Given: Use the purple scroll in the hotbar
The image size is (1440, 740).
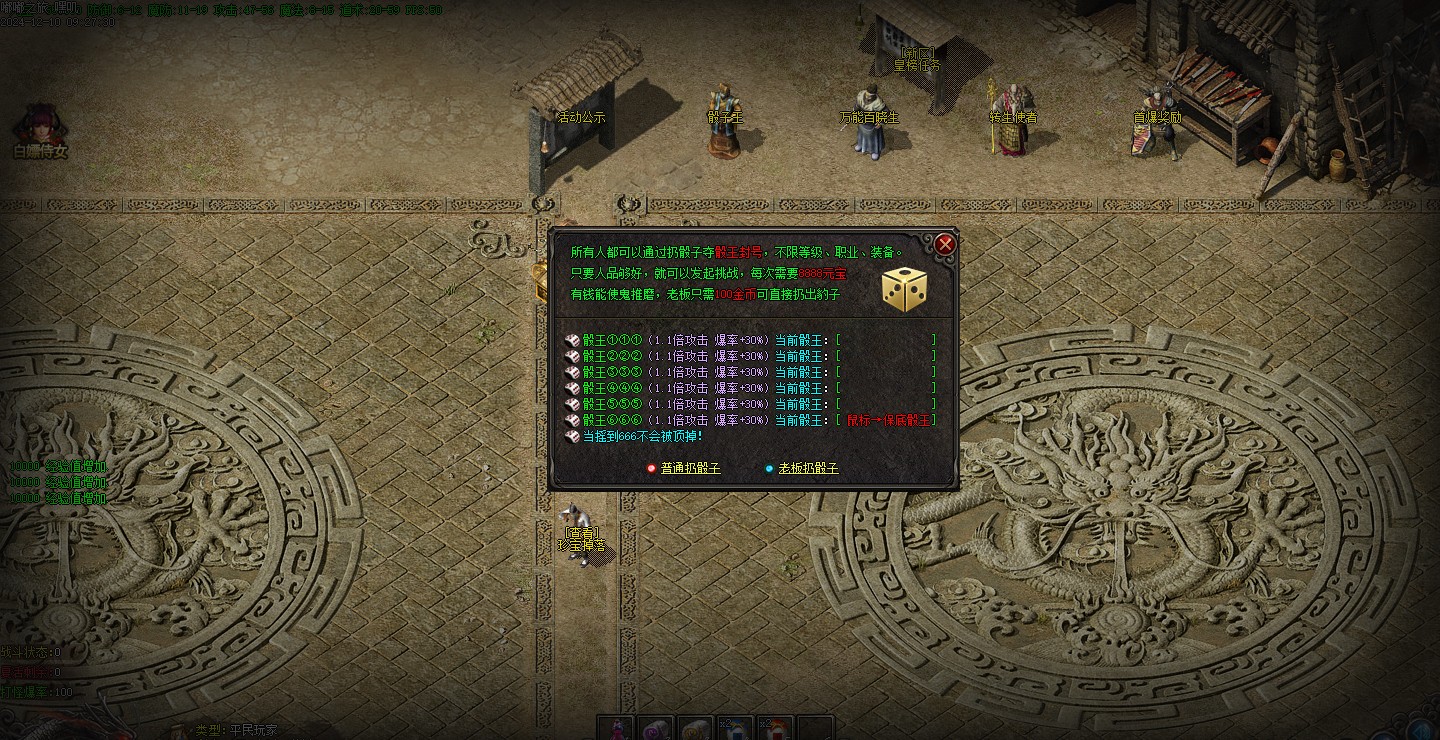Looking at the screenshot, I should (x=656, y=729).
